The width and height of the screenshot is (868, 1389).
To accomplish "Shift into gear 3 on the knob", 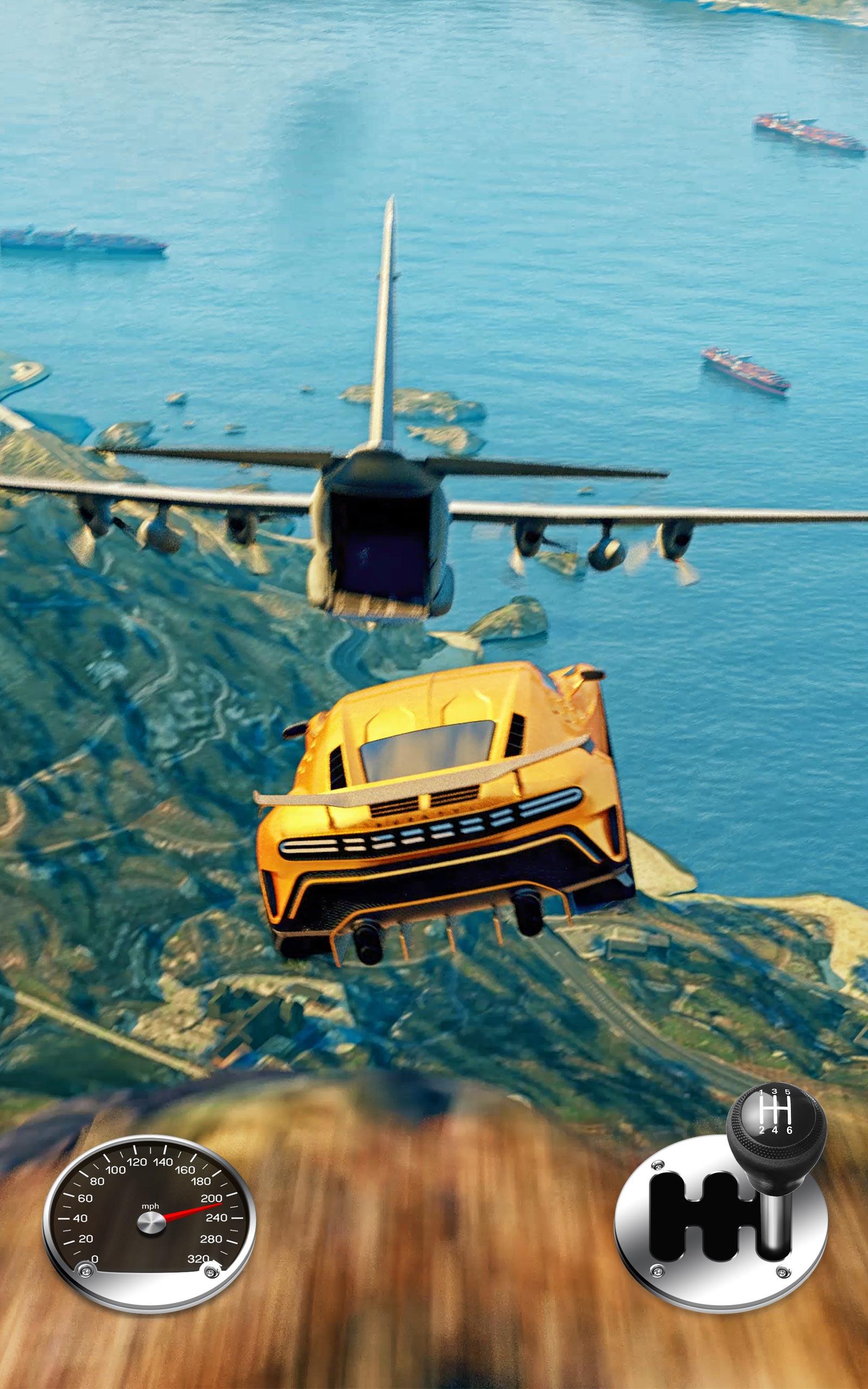I will click(775, 1092).
